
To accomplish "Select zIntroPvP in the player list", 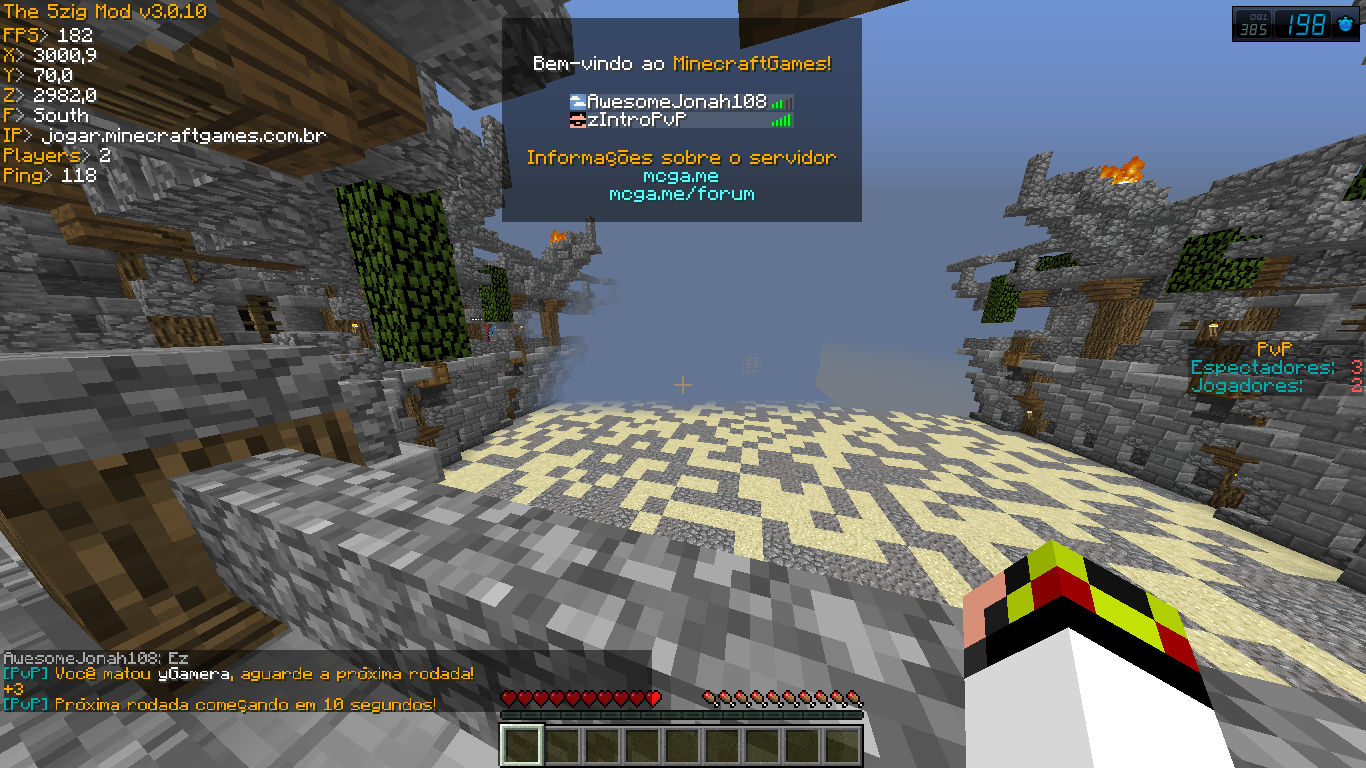I will pyautogui.click(x=636, y=121).
